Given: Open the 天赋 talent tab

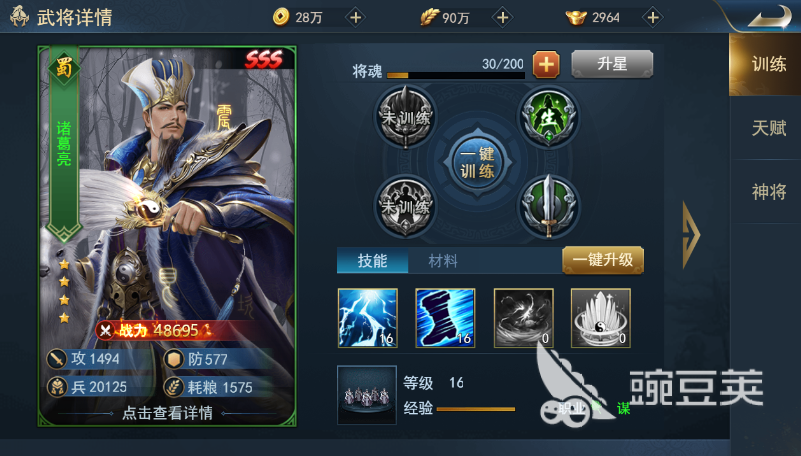Looking at the screenshot, I should tap(768, 128).
